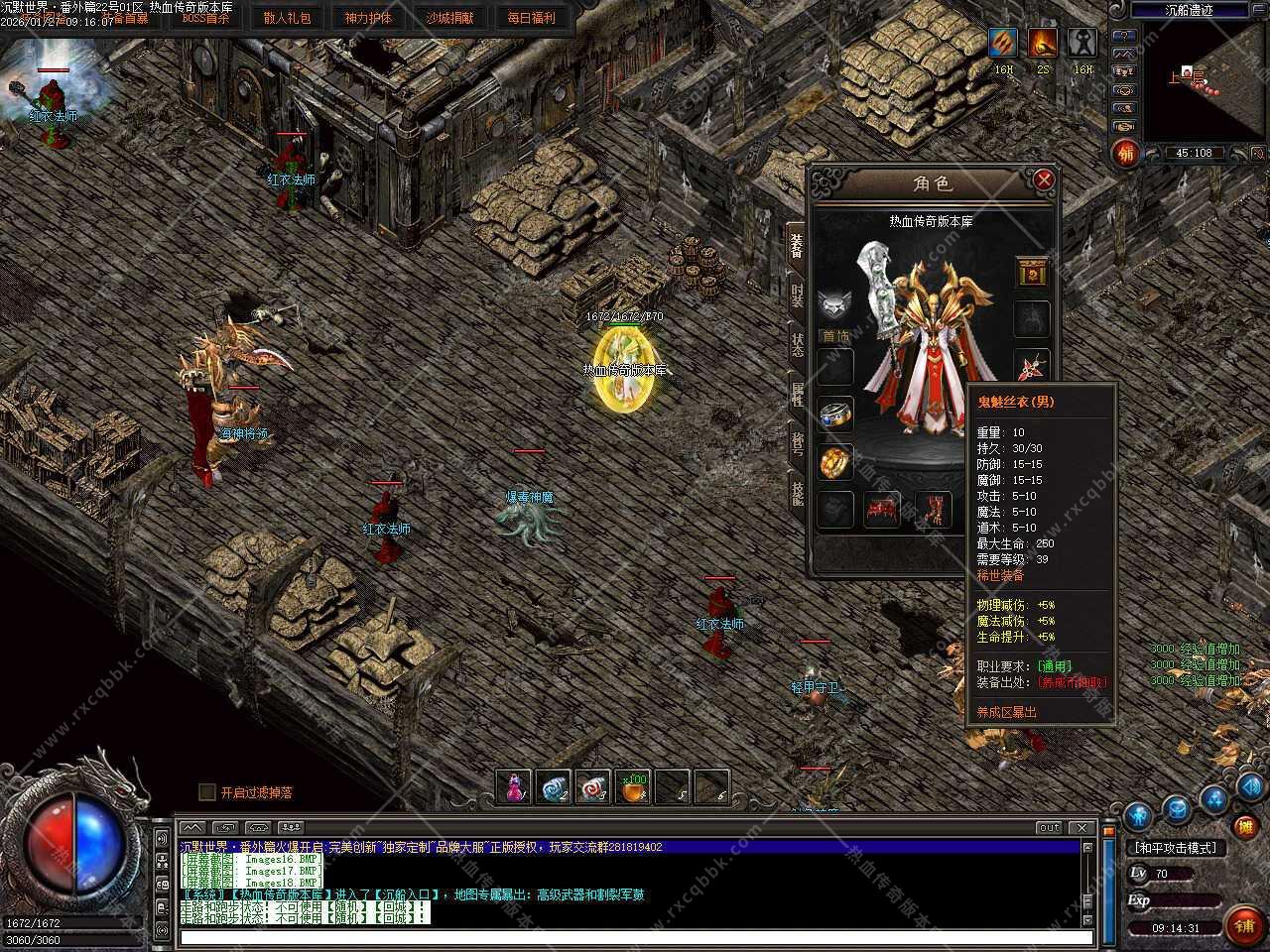Select the golden ring equipment slot
Viewport: 1270px width, 952px height.
coord(836,461)
